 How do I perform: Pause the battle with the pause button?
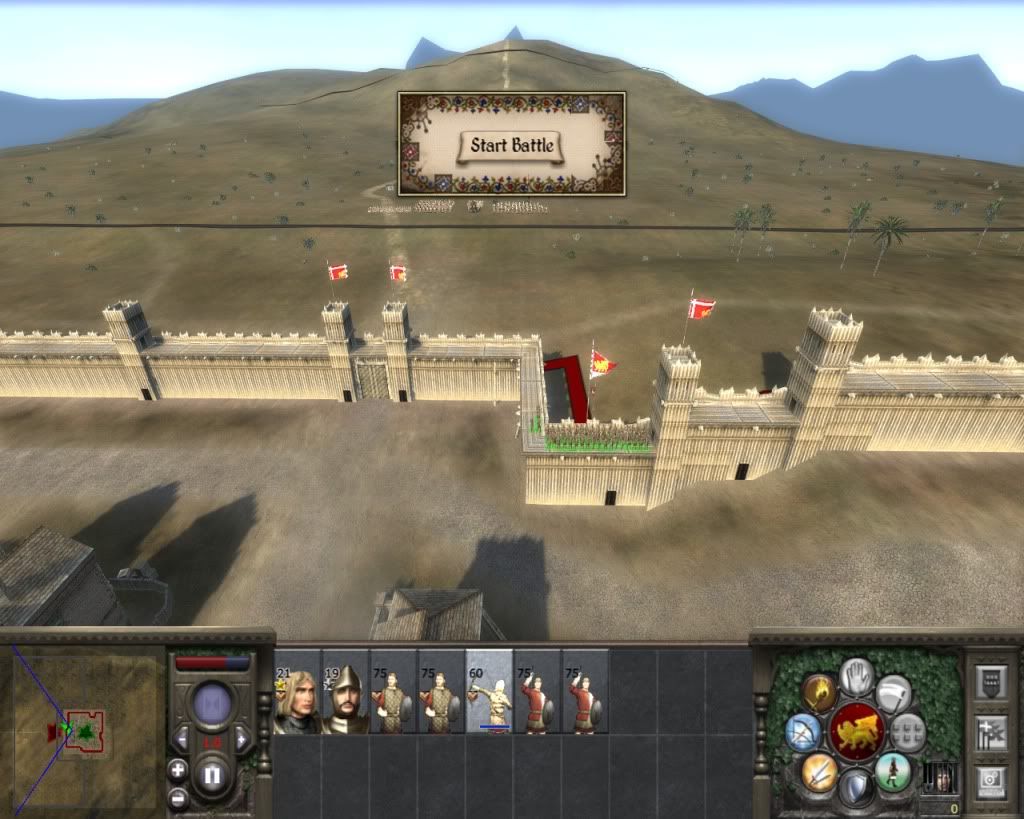click(211, 775)
